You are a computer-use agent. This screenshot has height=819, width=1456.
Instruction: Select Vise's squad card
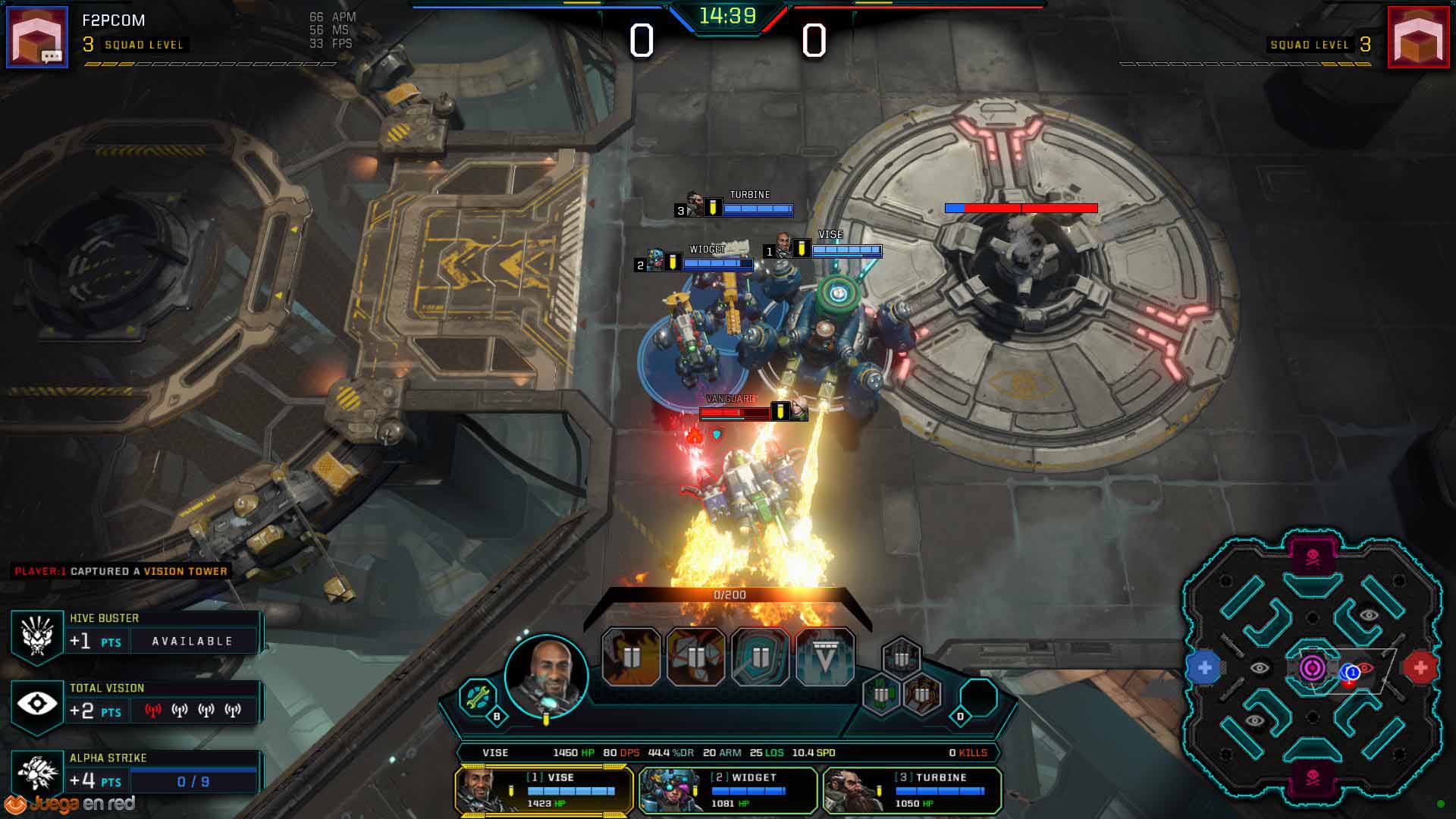click(544, 790)
